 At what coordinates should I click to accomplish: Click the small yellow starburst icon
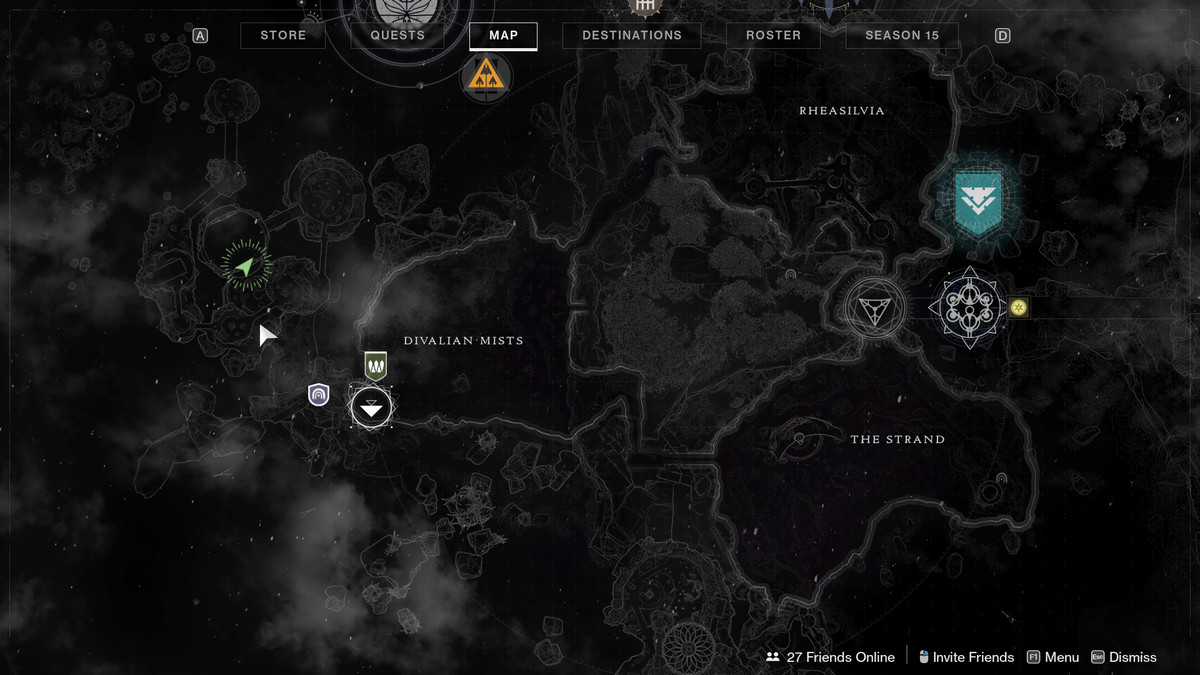coord(1019,308)
